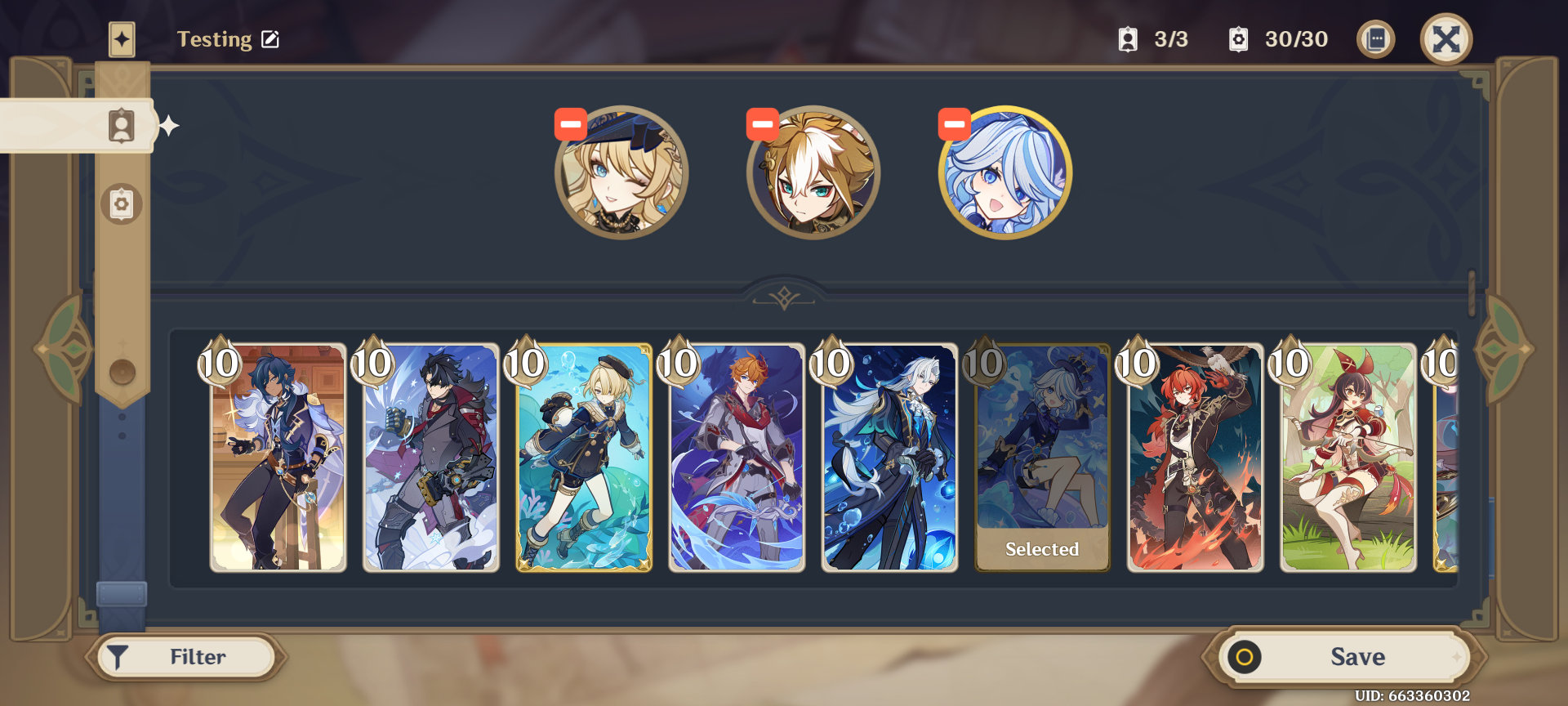1568x706 pixels.
Task: Click the character card counter icon showing 3/3
Action: [1129, 38]
